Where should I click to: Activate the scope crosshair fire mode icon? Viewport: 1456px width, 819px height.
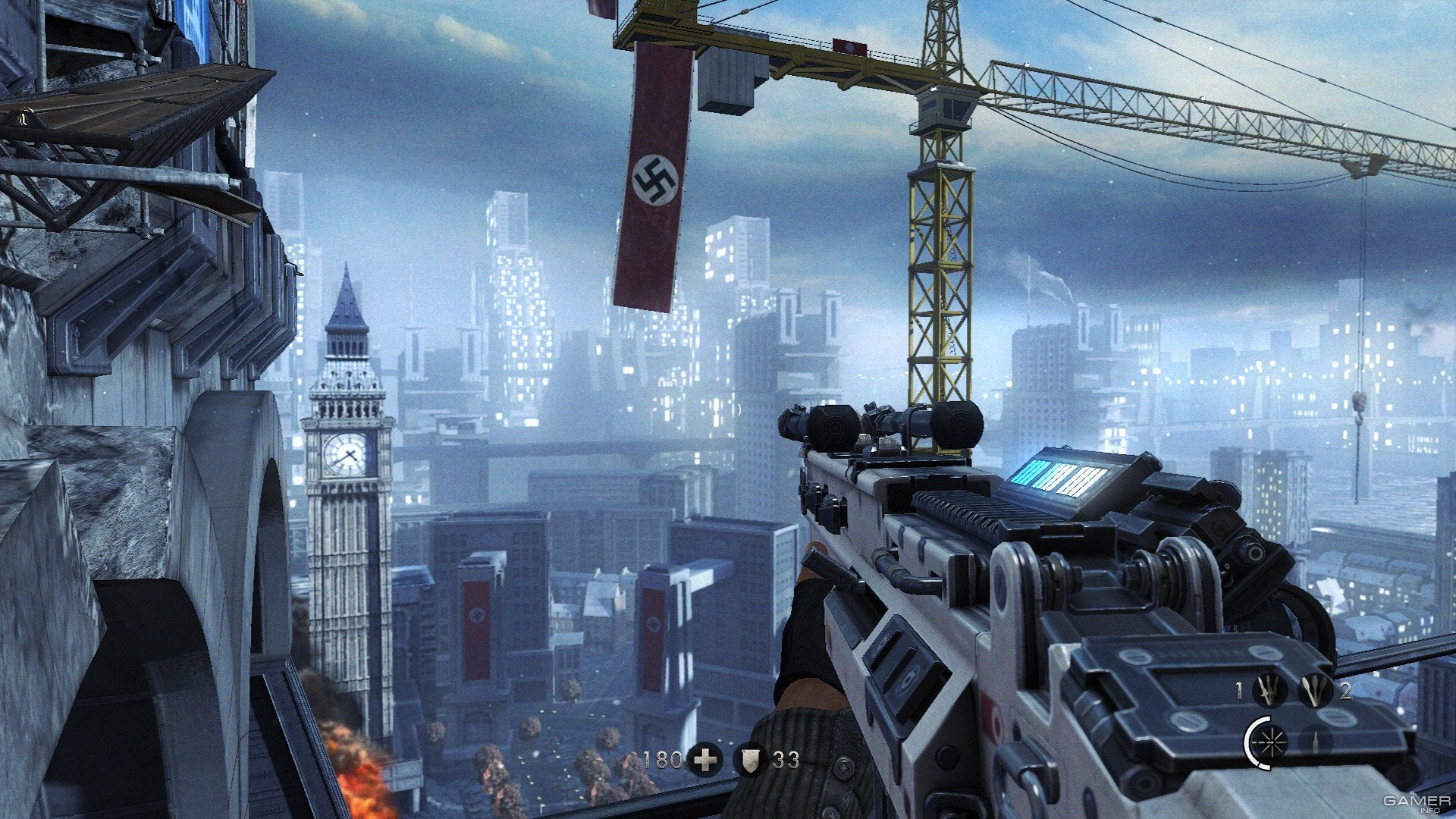(x=1269, y=742)
